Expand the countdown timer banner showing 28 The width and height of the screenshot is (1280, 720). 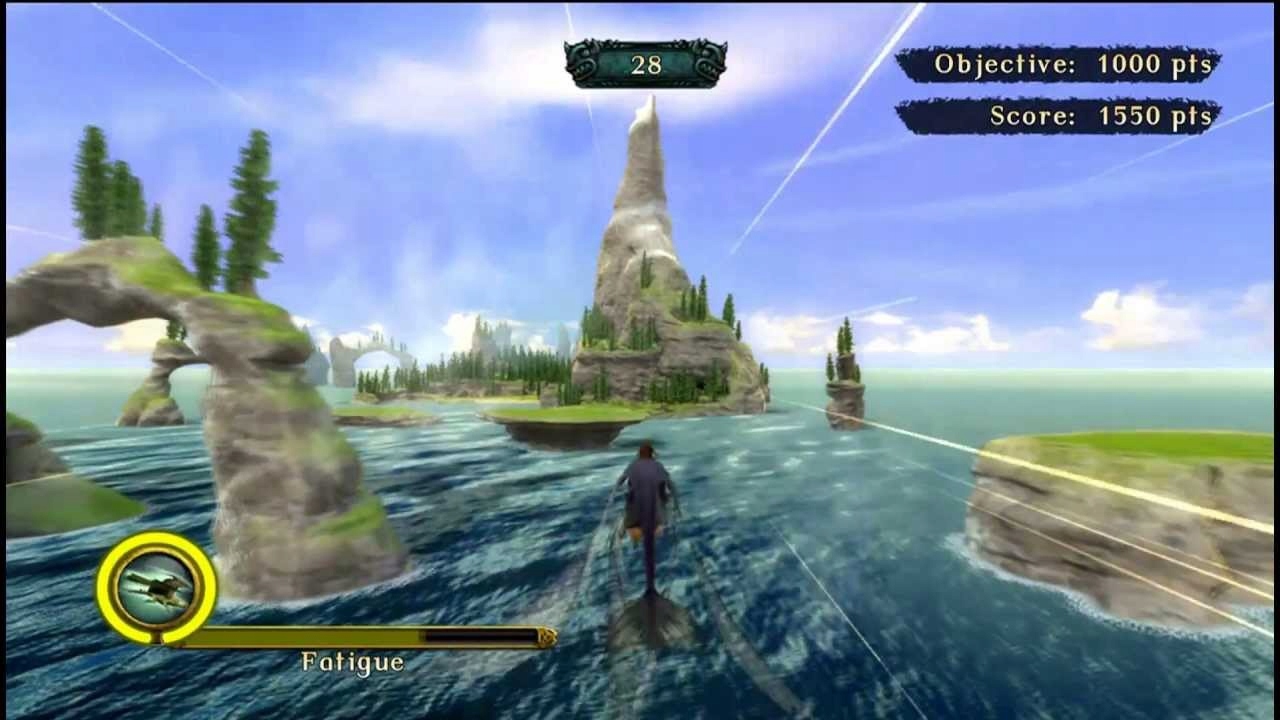tap(648, 62)
